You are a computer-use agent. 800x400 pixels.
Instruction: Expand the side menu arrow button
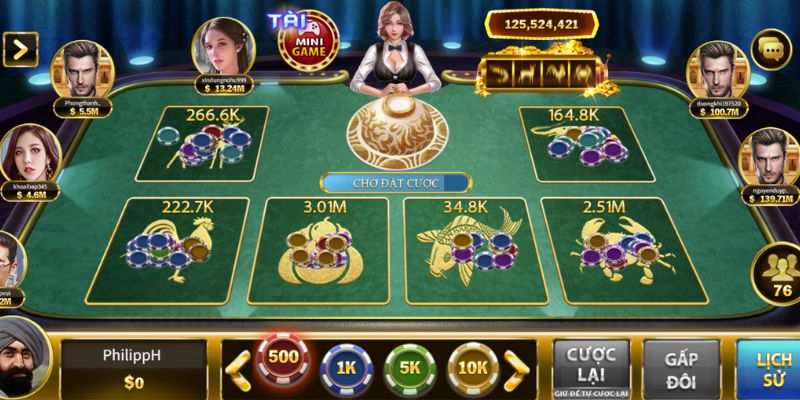click(x=20, y=46)
